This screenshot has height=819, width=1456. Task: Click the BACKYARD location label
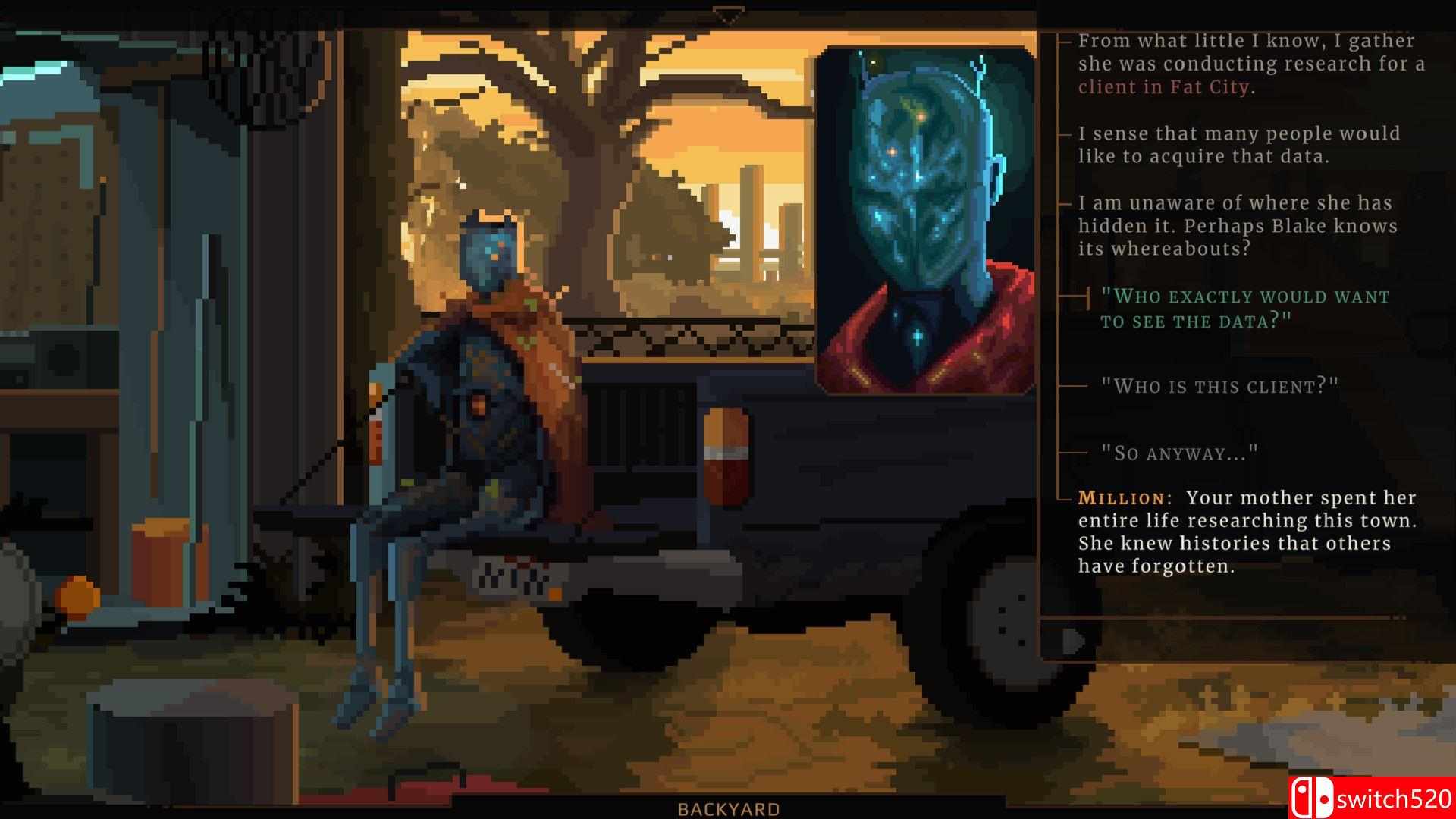pyautogui.click(x=729, y=810)
